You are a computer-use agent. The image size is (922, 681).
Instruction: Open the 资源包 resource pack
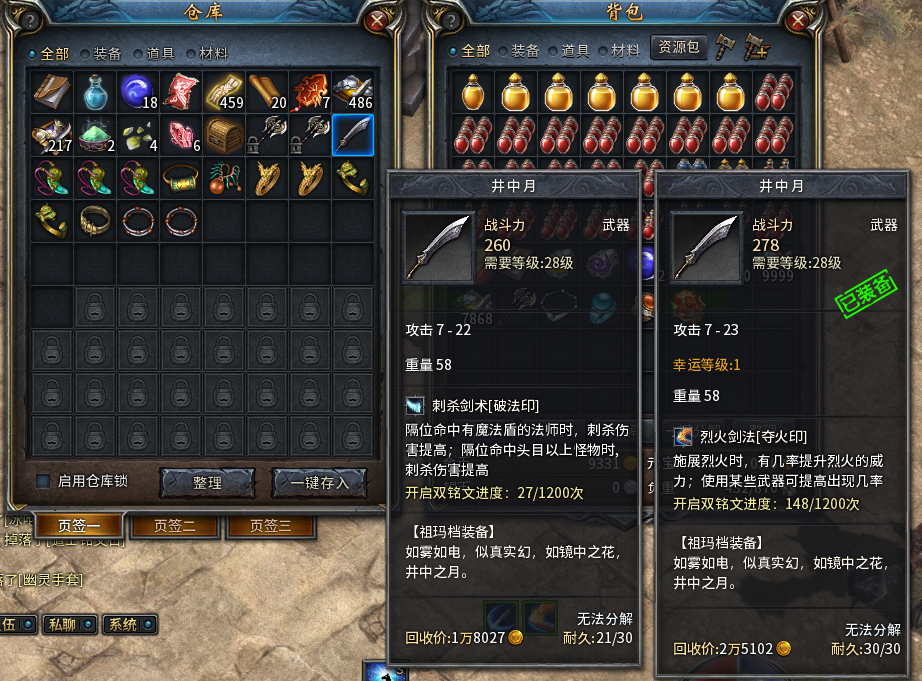(x=677, y=48)
